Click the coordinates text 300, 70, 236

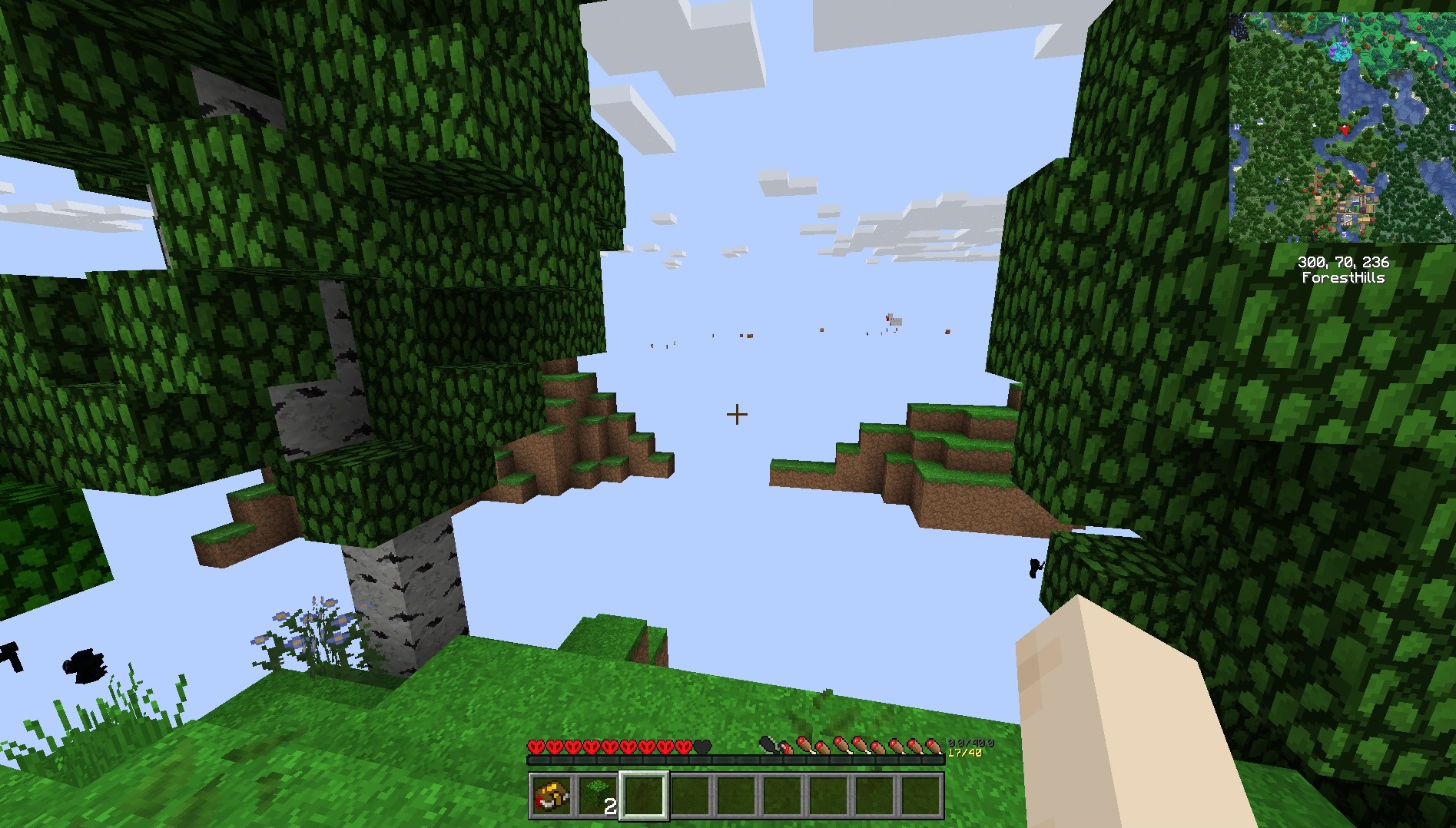(1345, 260)
